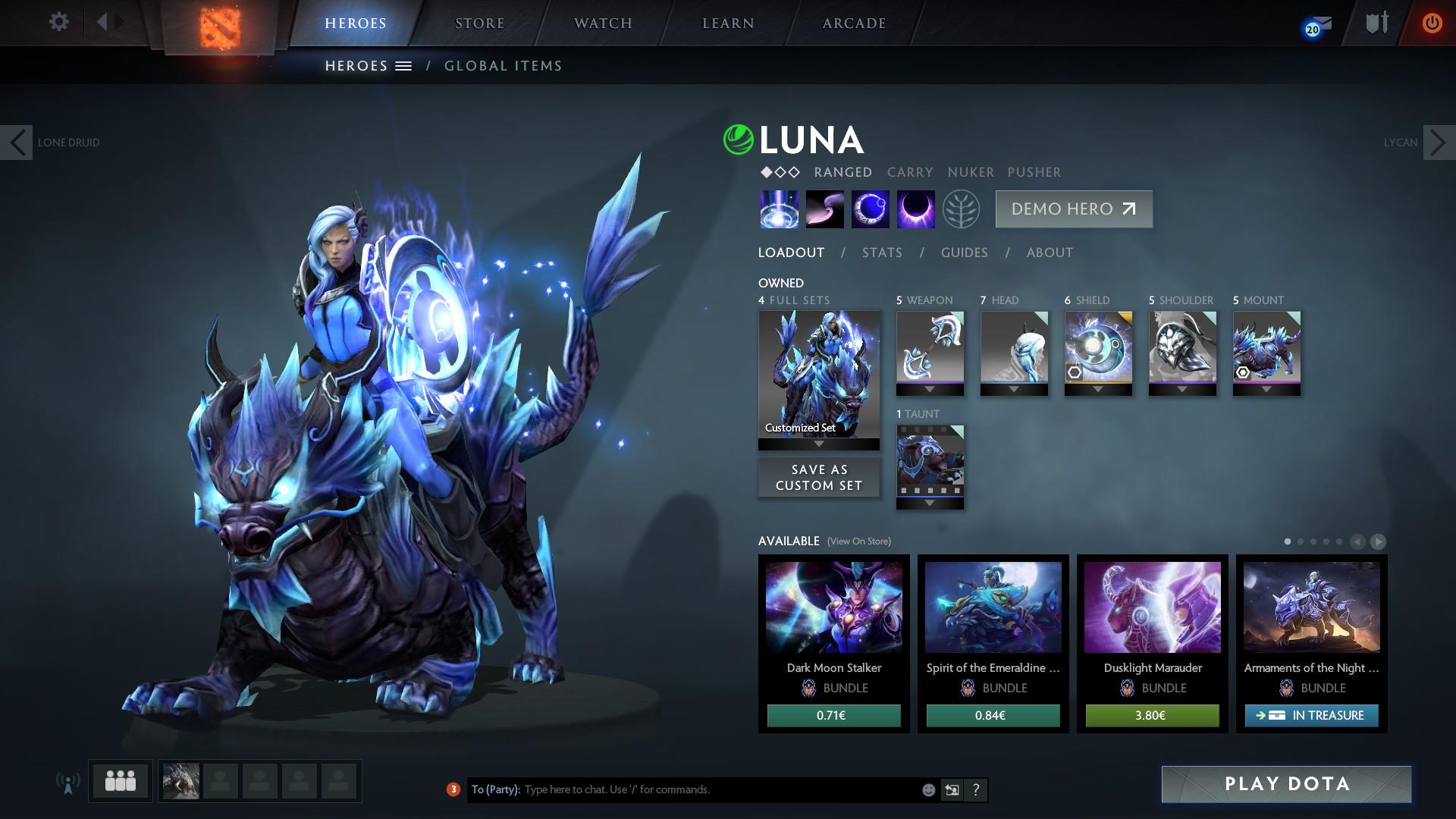Open the mount cosmetic slot
The width and height of the screenshot is (1456, 819).
[1266, 348]
